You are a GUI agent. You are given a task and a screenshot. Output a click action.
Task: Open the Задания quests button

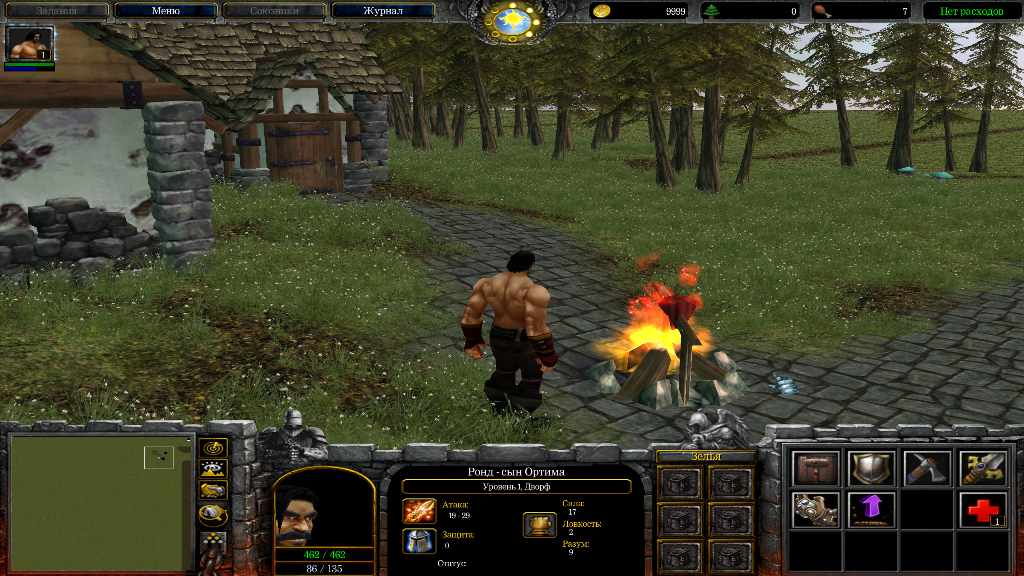pyautogui.click(x=56, y=11)
